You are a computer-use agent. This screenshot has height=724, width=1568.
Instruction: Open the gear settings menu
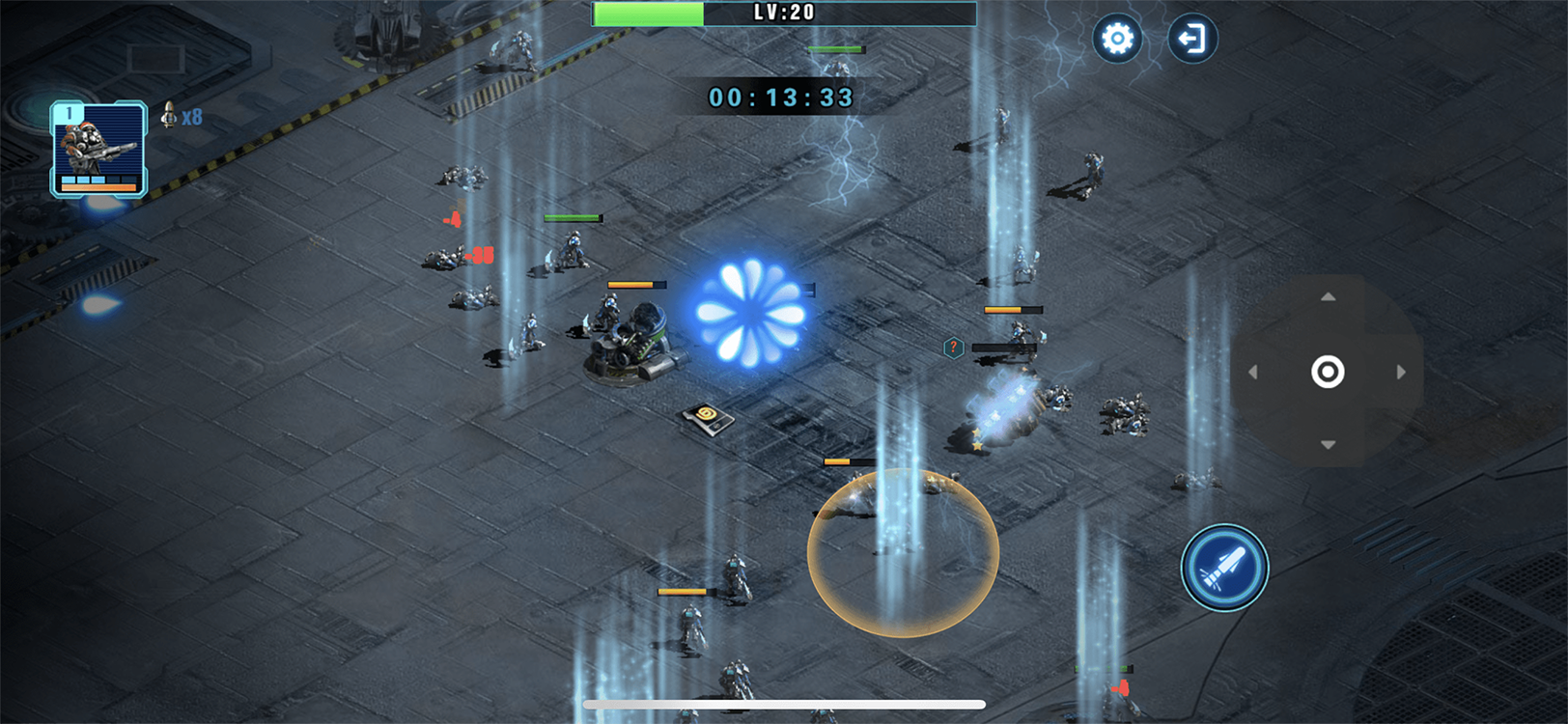[x=1117, y=39]
